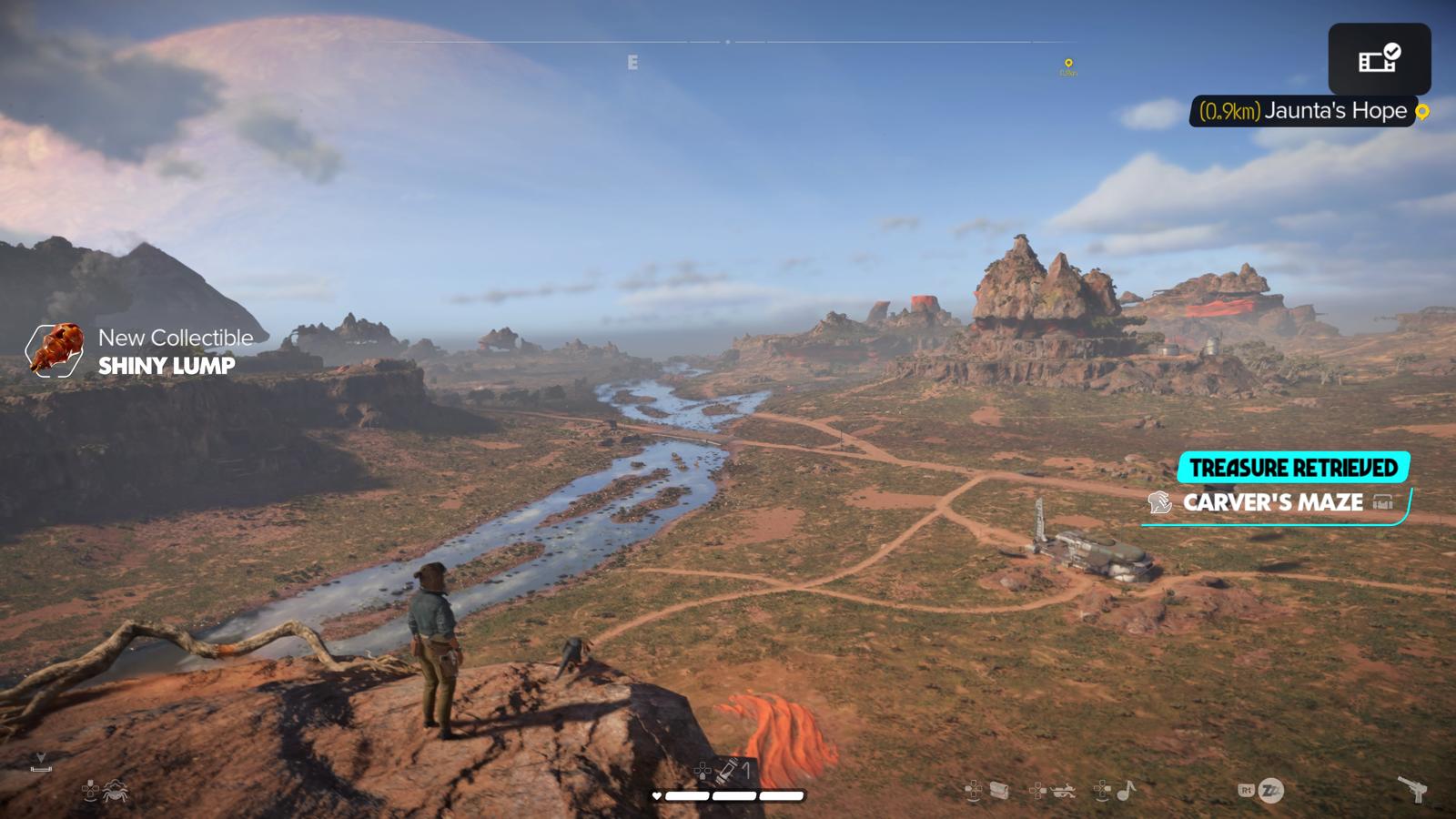Viewport: 1456px width, 819px height.
Task: Select the Carver's Maze treasure entry
Action: click(1272, 502)
